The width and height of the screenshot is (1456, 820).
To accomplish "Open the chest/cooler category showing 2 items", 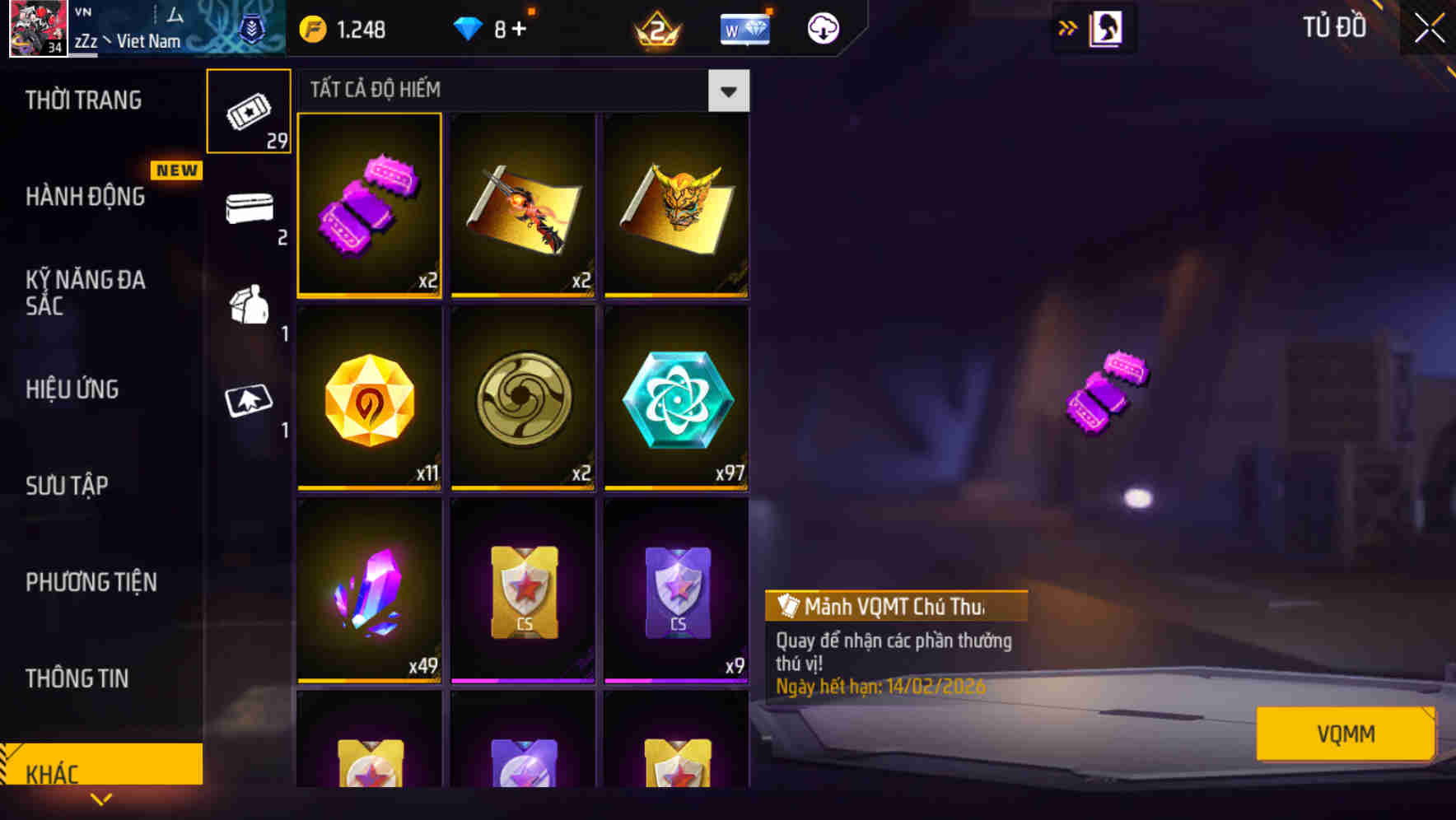I will 249,210.
